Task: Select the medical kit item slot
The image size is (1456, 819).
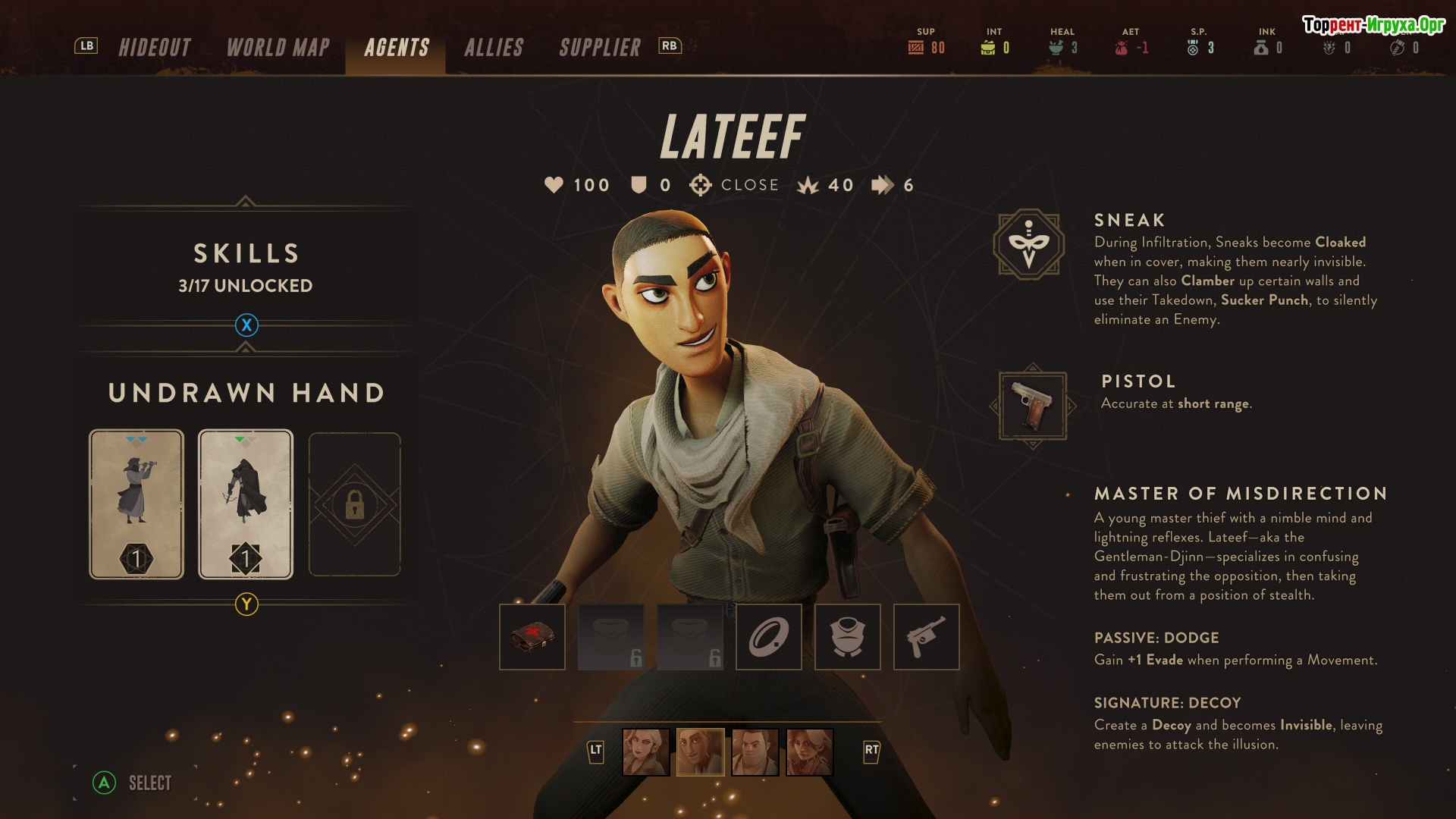Action: coord(532,637)
